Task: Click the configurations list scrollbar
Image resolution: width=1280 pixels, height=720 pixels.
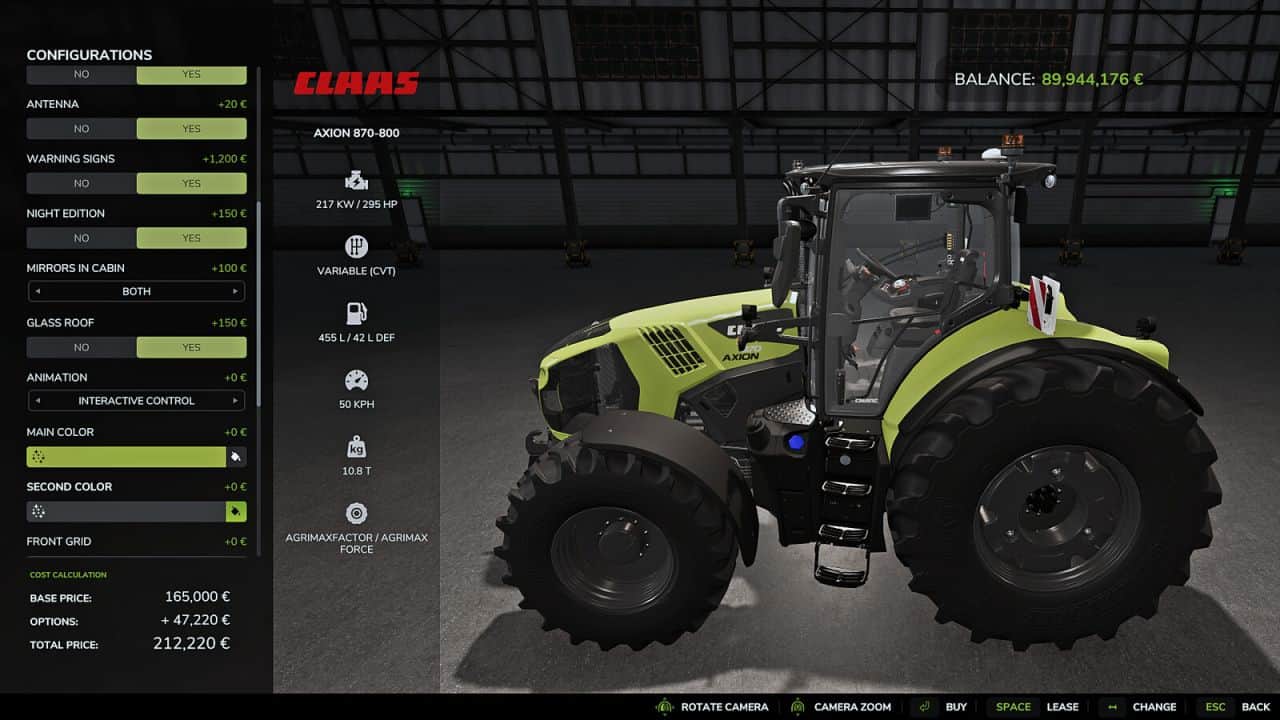Action: [259, 300]
